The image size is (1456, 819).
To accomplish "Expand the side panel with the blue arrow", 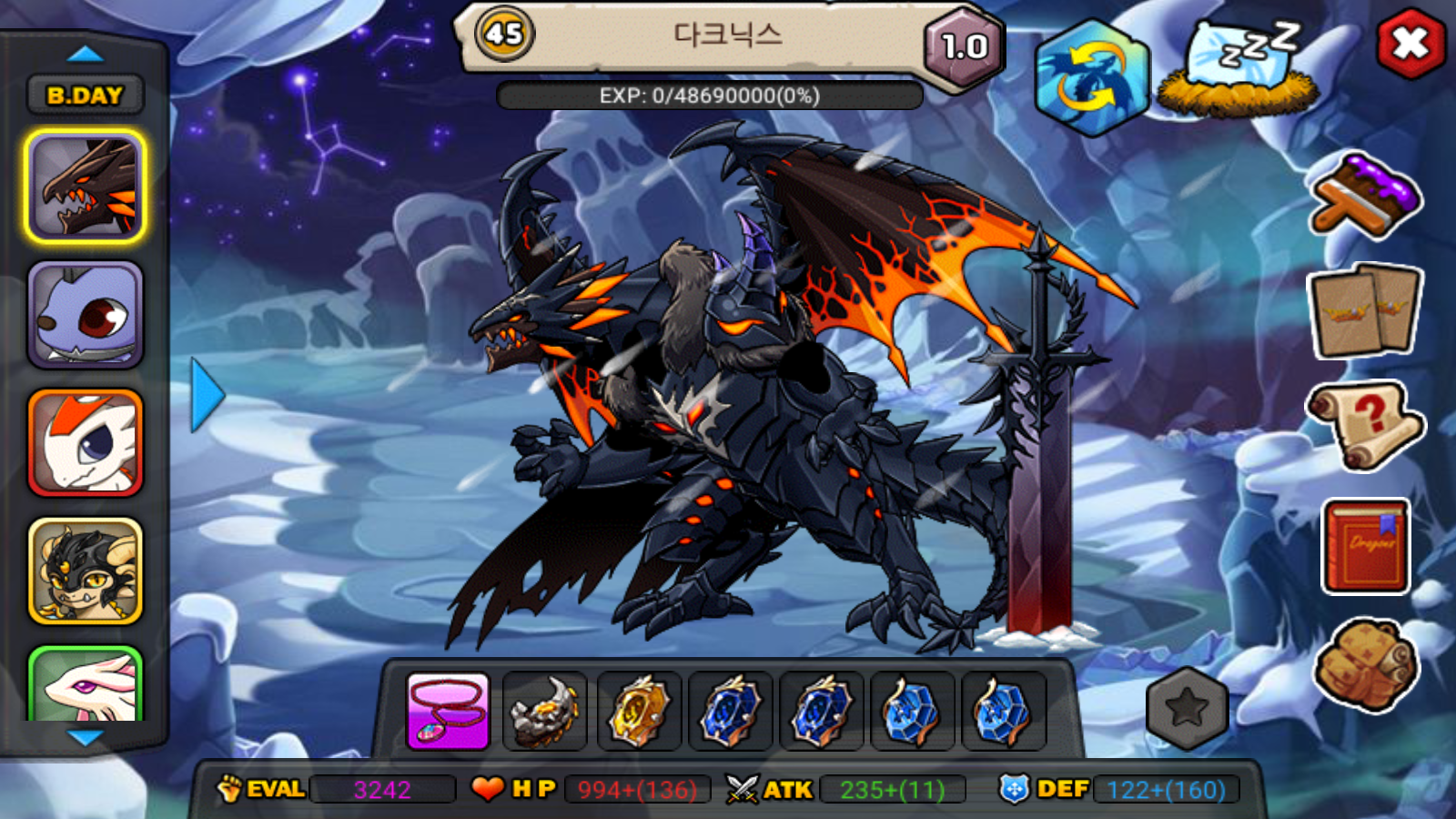I will (x=207, y=395).
